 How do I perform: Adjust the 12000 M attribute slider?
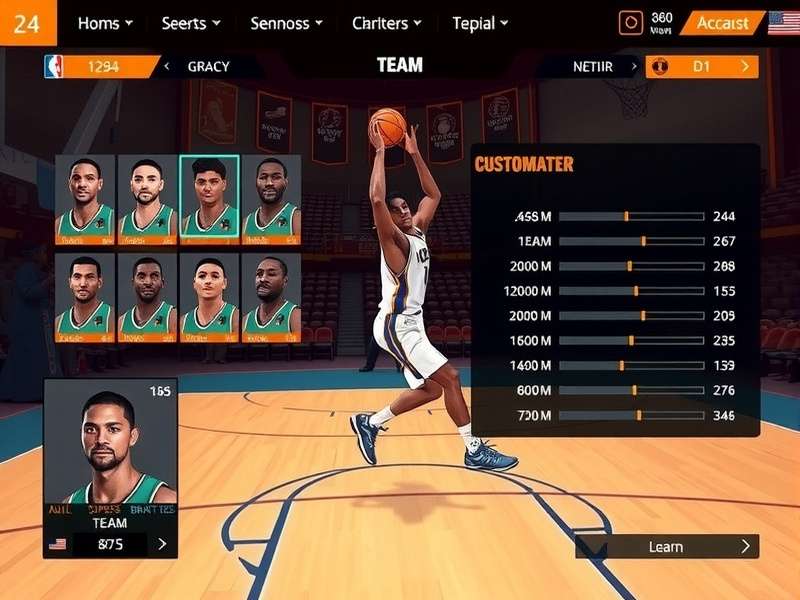pyautogui.click(x=635, y=291)
